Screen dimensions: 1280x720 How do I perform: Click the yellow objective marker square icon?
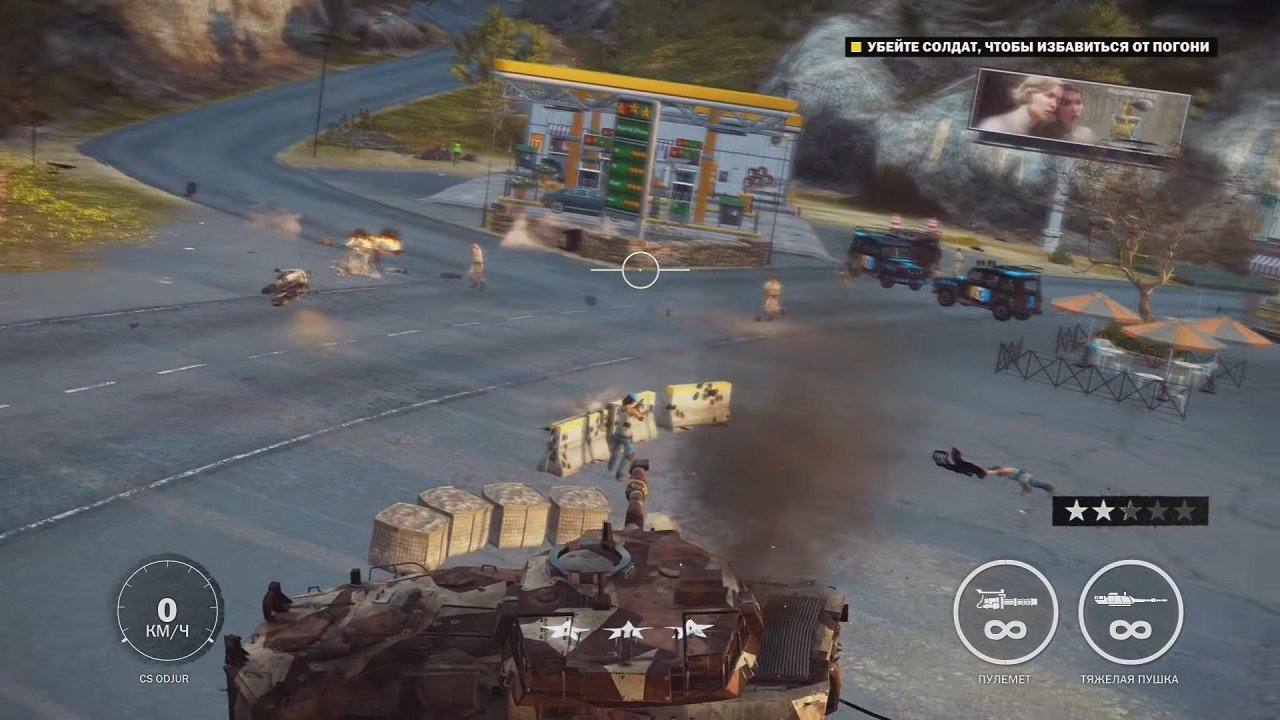[855, 48]
